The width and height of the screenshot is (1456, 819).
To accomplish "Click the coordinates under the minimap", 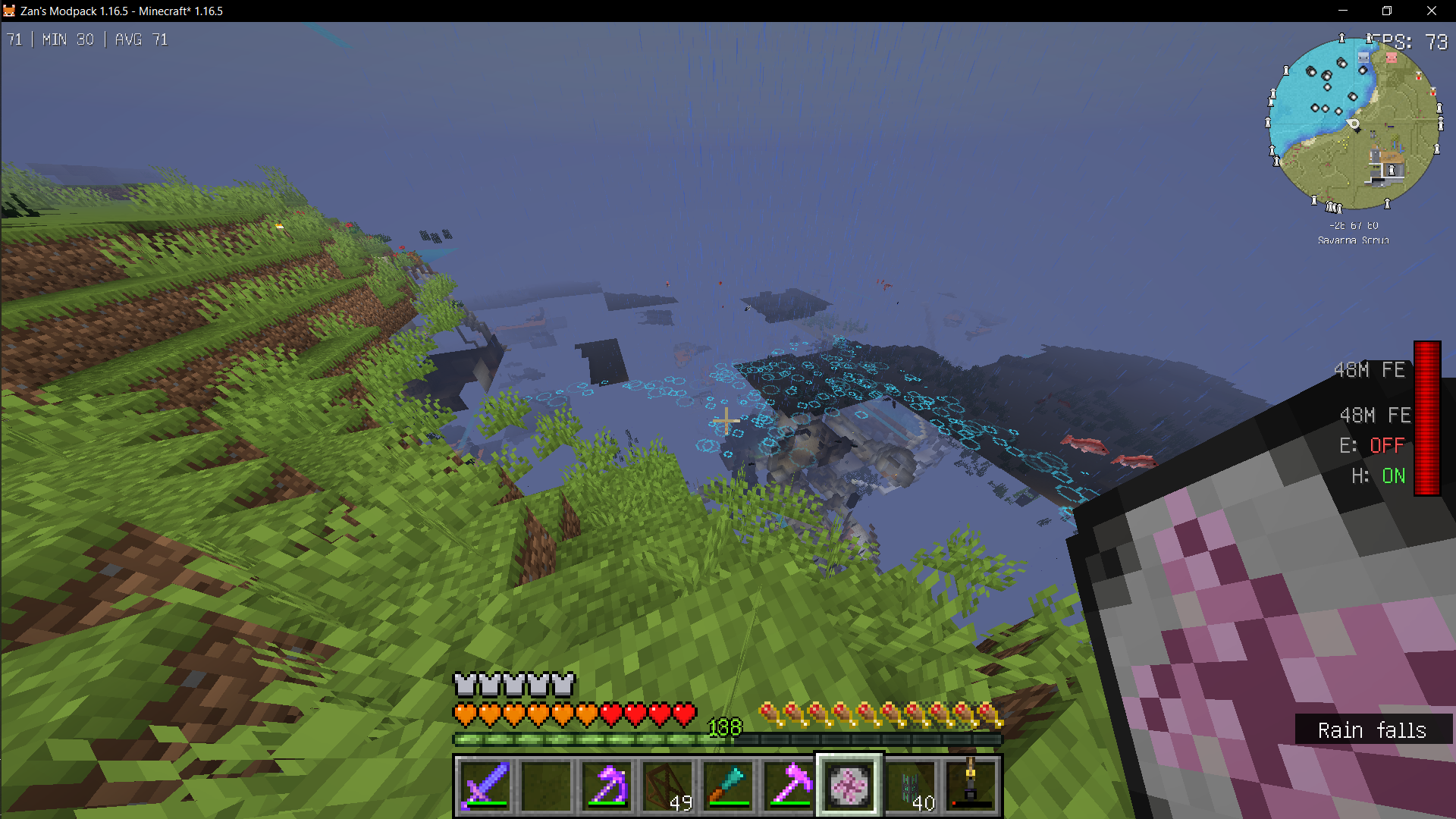I will pyautogui.click(x=1354, y=225).
